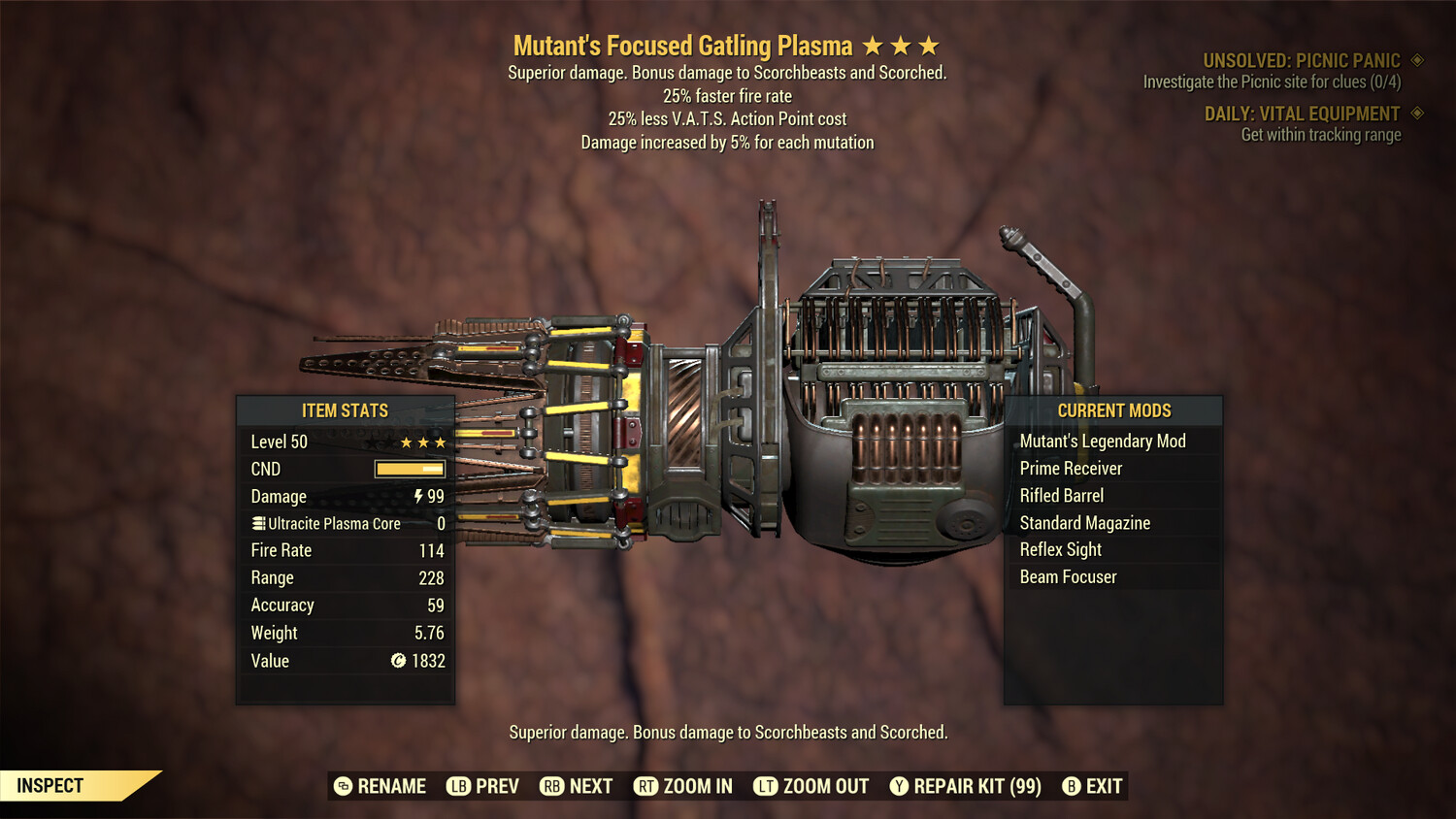The width and height of the screenshot is (1456, 819).
Task: Select the INSPECT tab
Action: (50, 786)
